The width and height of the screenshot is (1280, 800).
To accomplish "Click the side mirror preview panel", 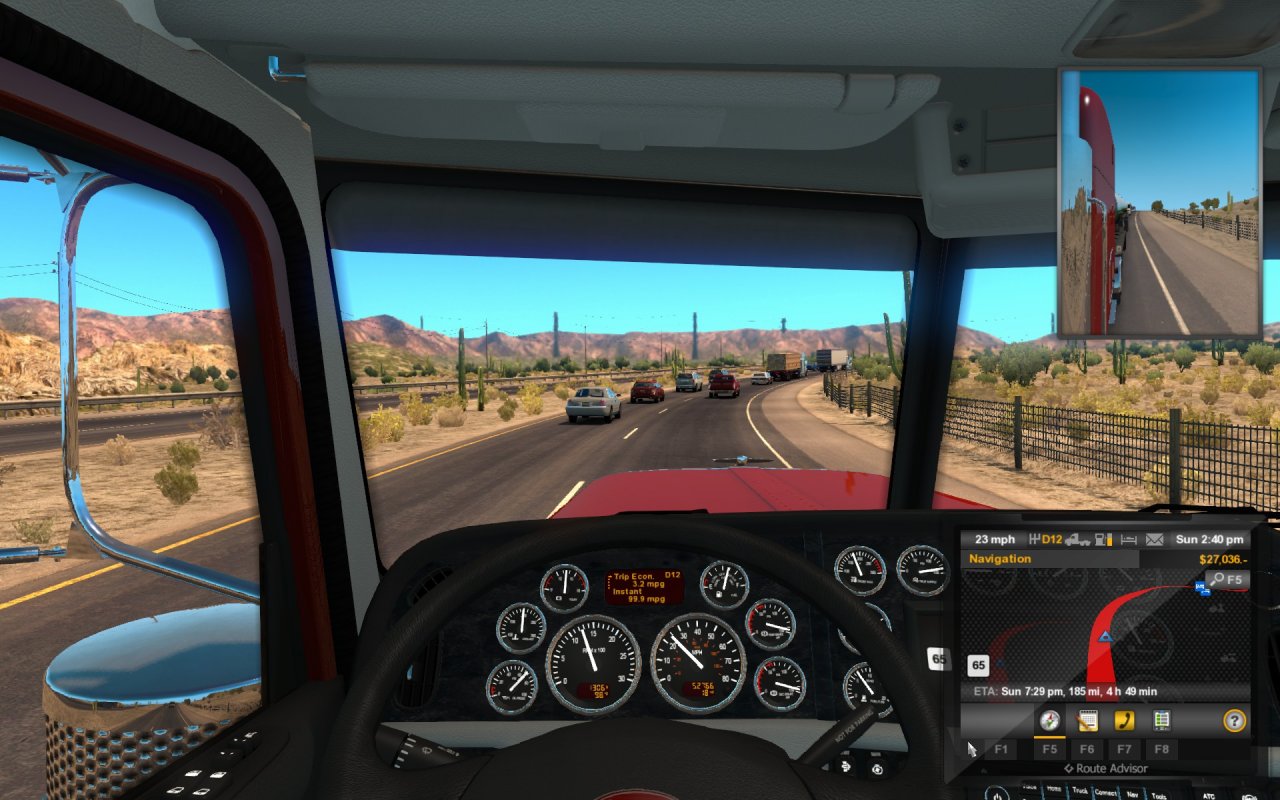I will click(1159, 202).
